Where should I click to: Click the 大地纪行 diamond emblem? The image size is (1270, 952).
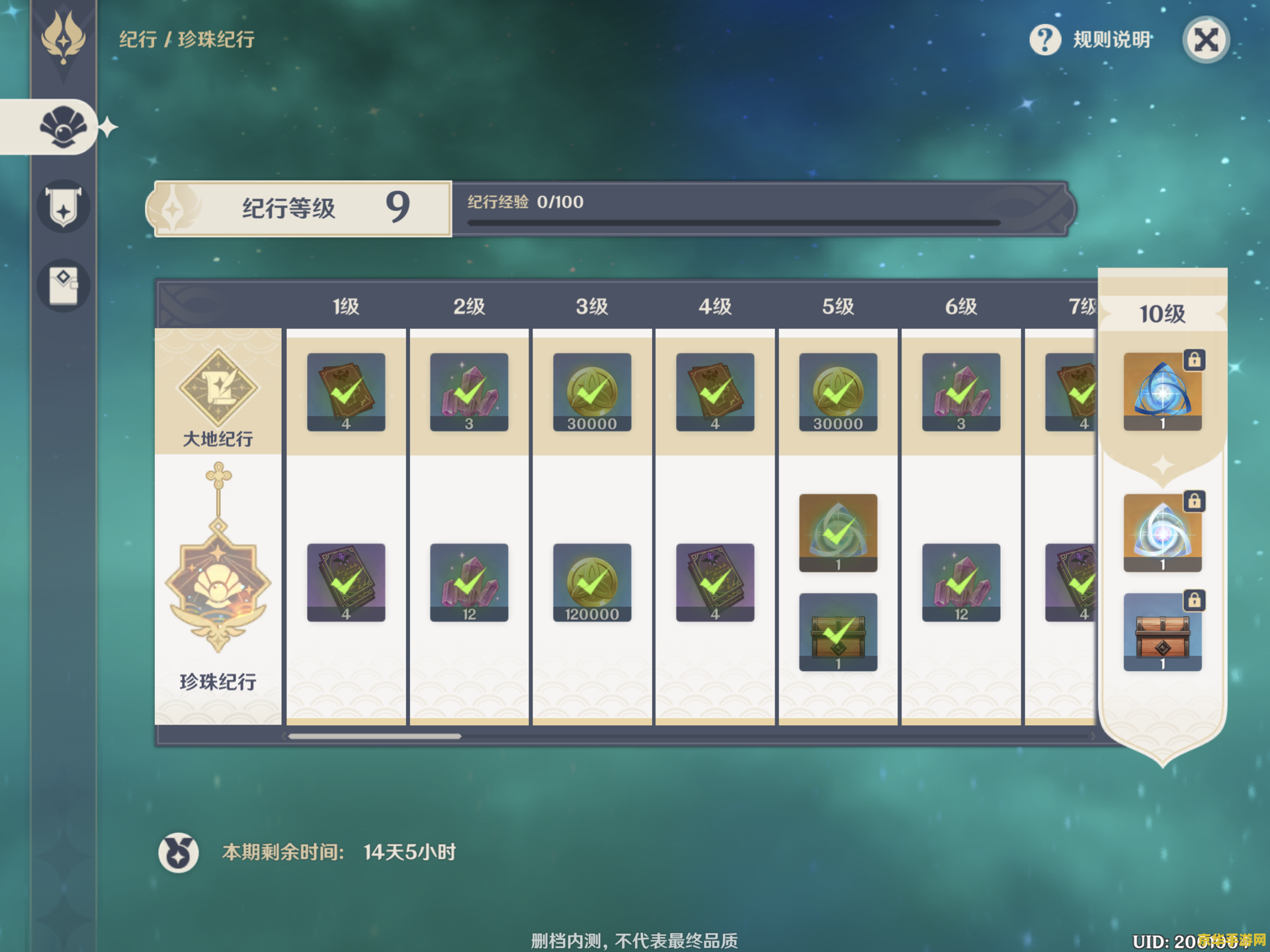click(218, 387)
